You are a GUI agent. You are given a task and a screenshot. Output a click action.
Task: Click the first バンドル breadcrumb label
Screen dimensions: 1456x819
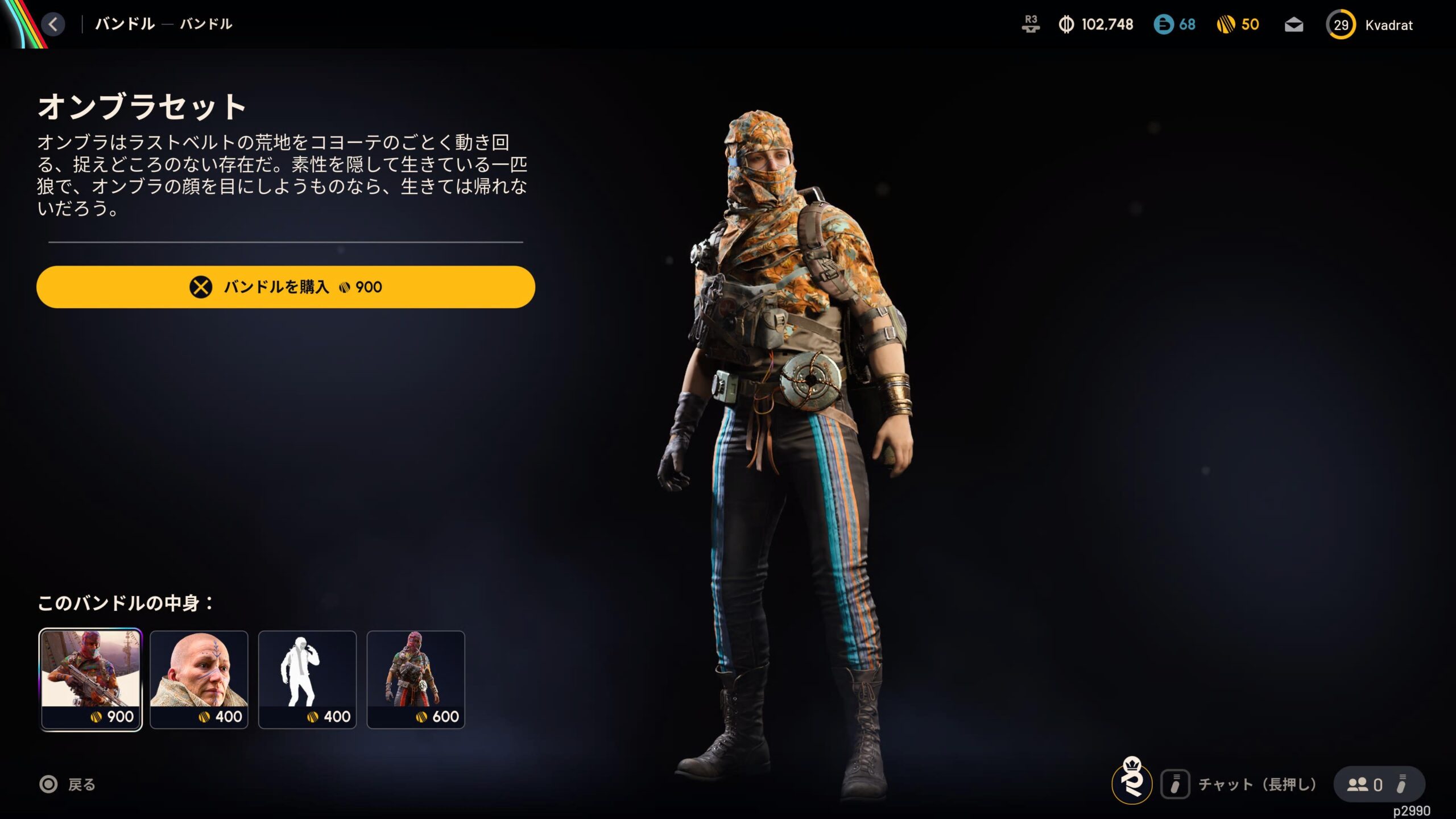pos(125,24)
